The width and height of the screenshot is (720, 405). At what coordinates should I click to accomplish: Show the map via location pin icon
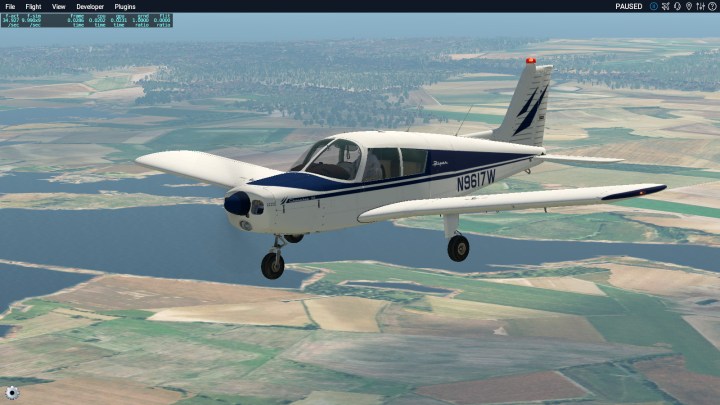click(689, 6)
